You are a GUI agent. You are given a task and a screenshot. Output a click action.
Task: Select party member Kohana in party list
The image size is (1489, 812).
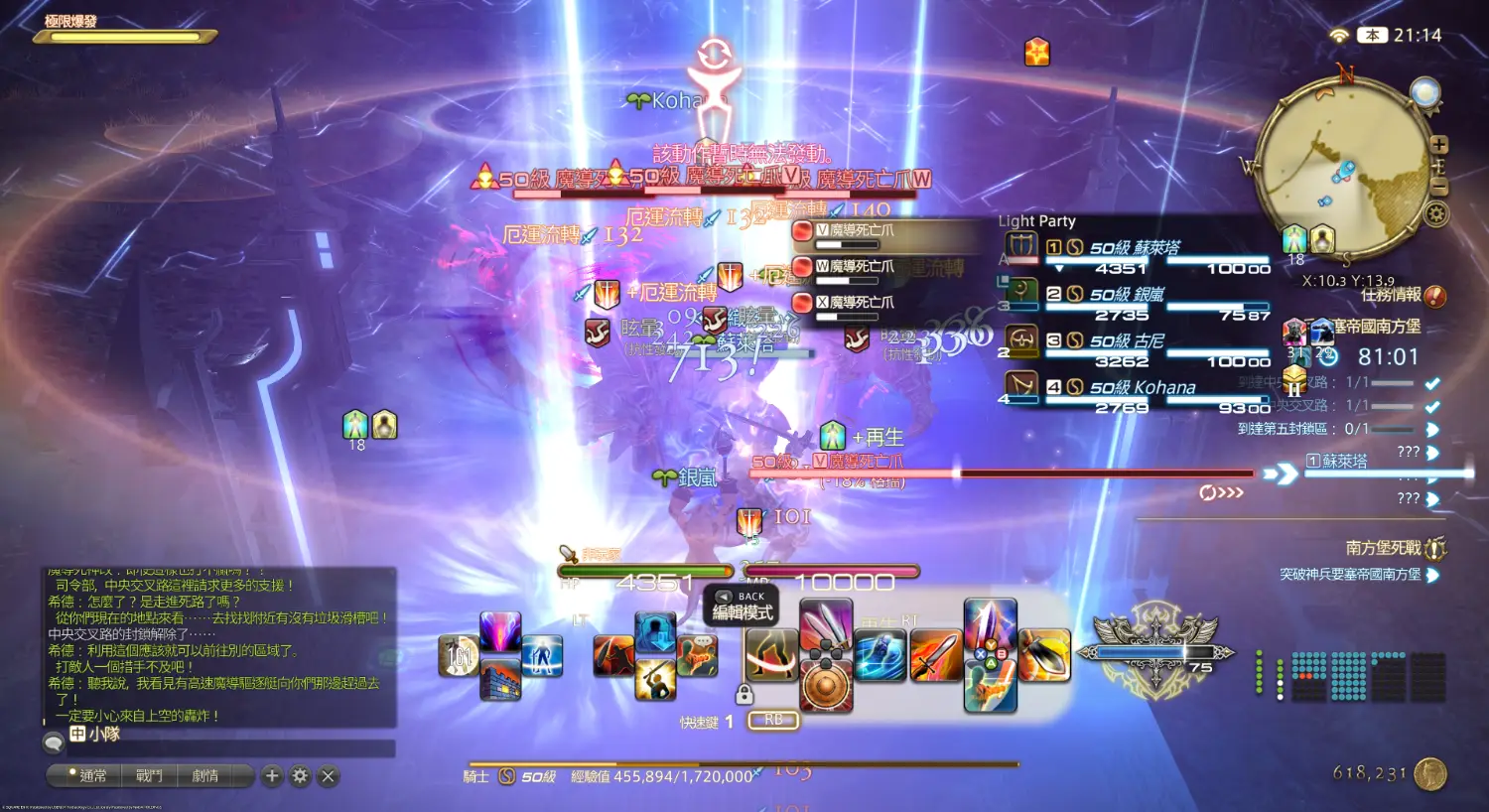click(1142, 387)
